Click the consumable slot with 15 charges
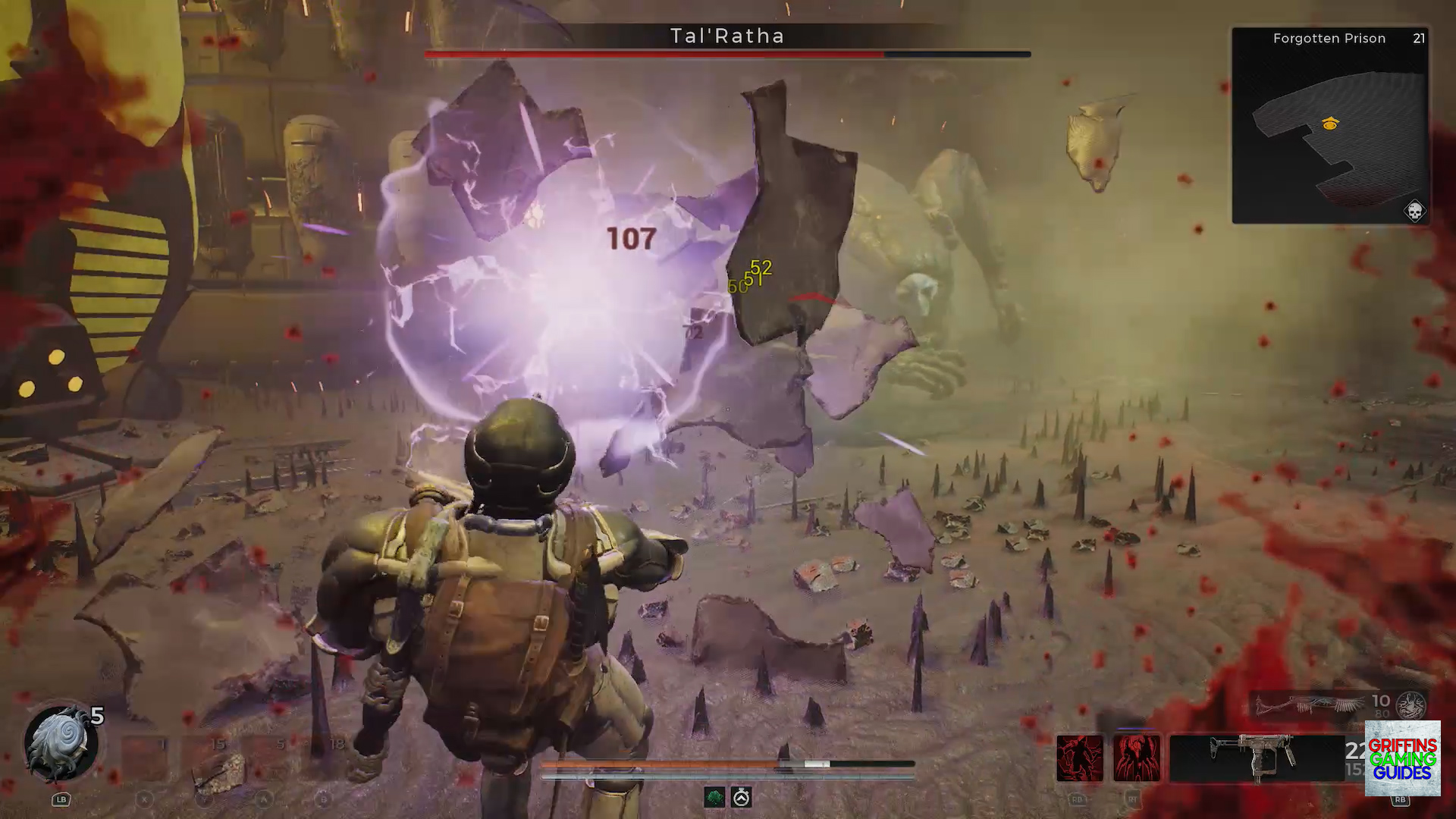1456x819 pixels. (x=205, y=758)
